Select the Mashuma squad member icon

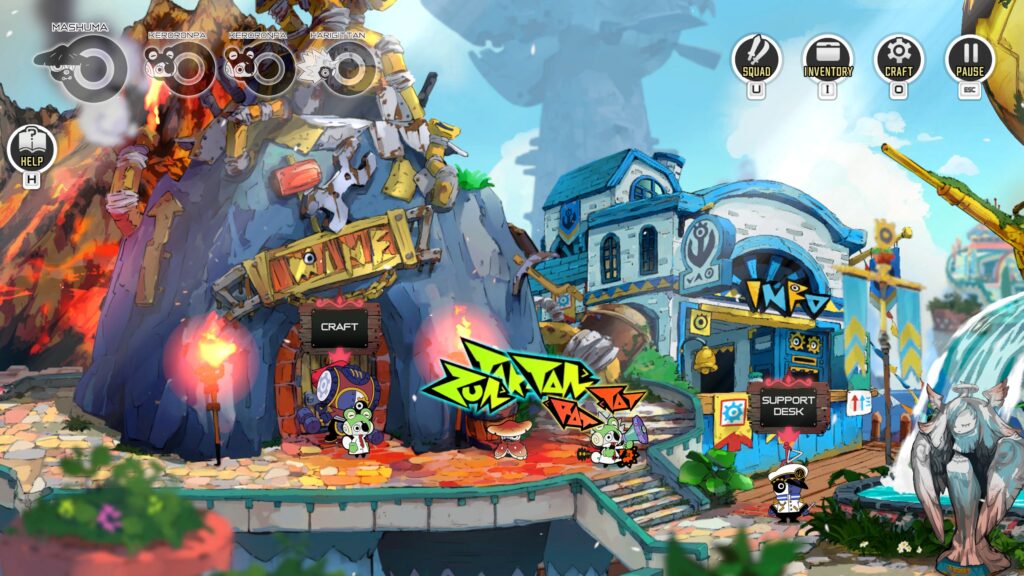pos(92,68)
